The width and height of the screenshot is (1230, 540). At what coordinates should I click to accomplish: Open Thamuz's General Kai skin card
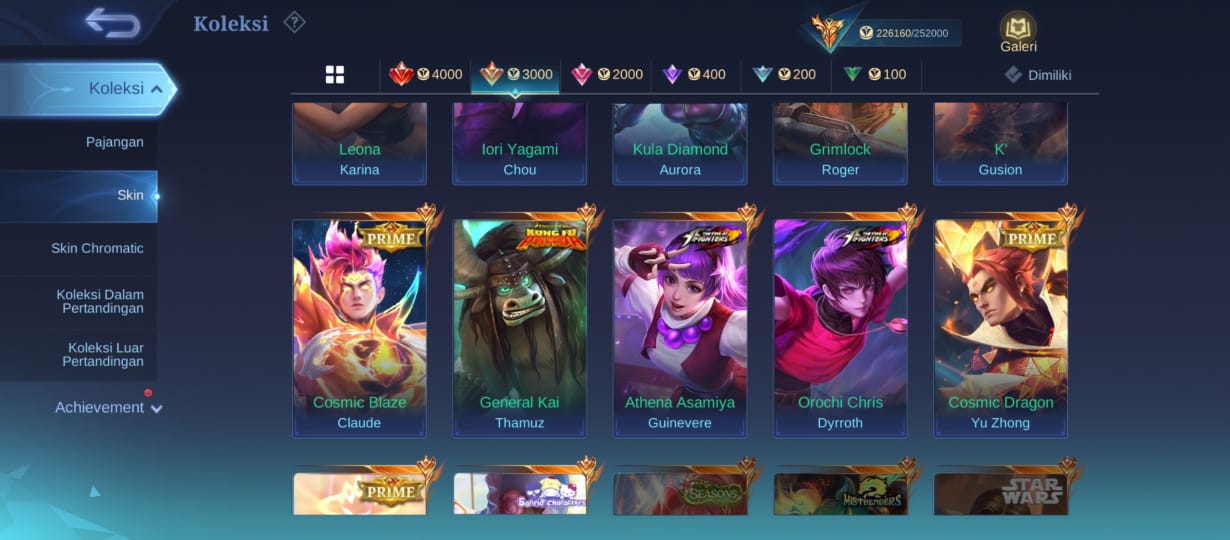(x=519, y=328)
